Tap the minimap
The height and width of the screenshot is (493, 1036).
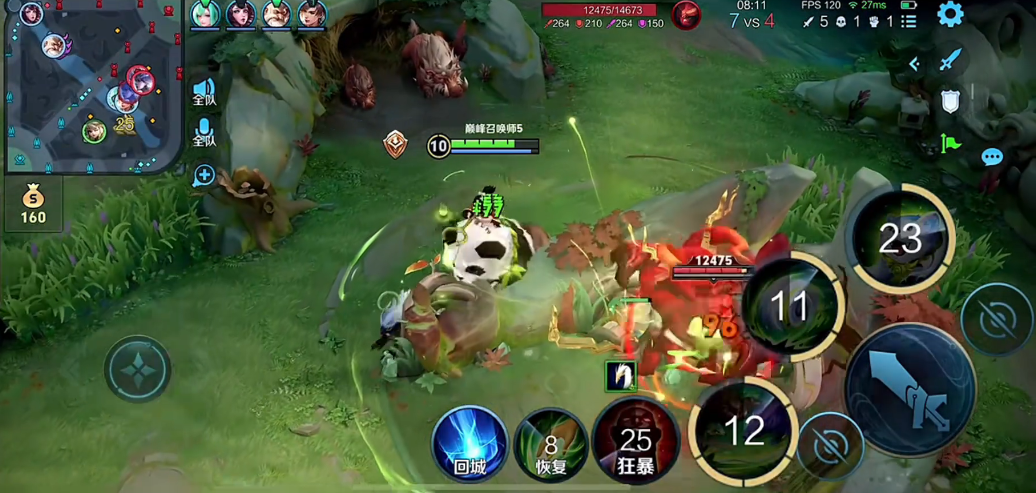(x=92, y=86)
